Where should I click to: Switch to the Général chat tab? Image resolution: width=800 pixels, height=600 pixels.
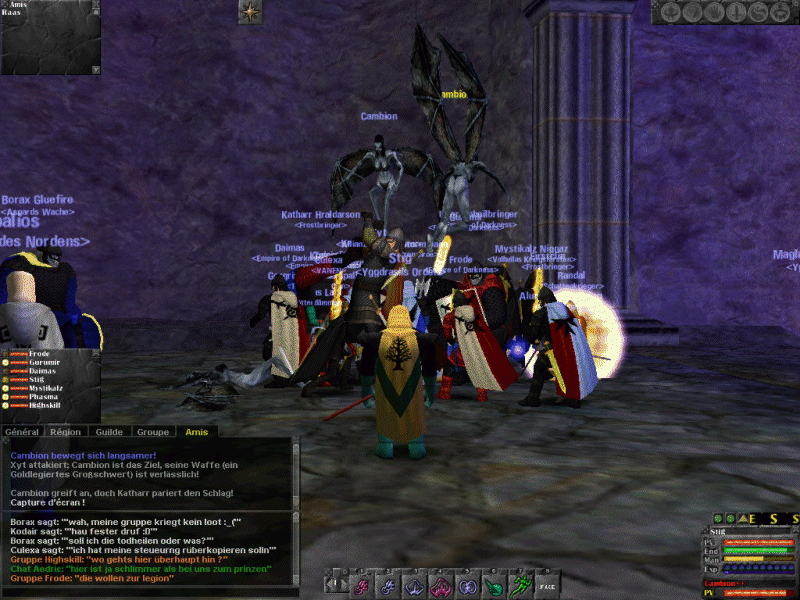click(x=22, y=431)
